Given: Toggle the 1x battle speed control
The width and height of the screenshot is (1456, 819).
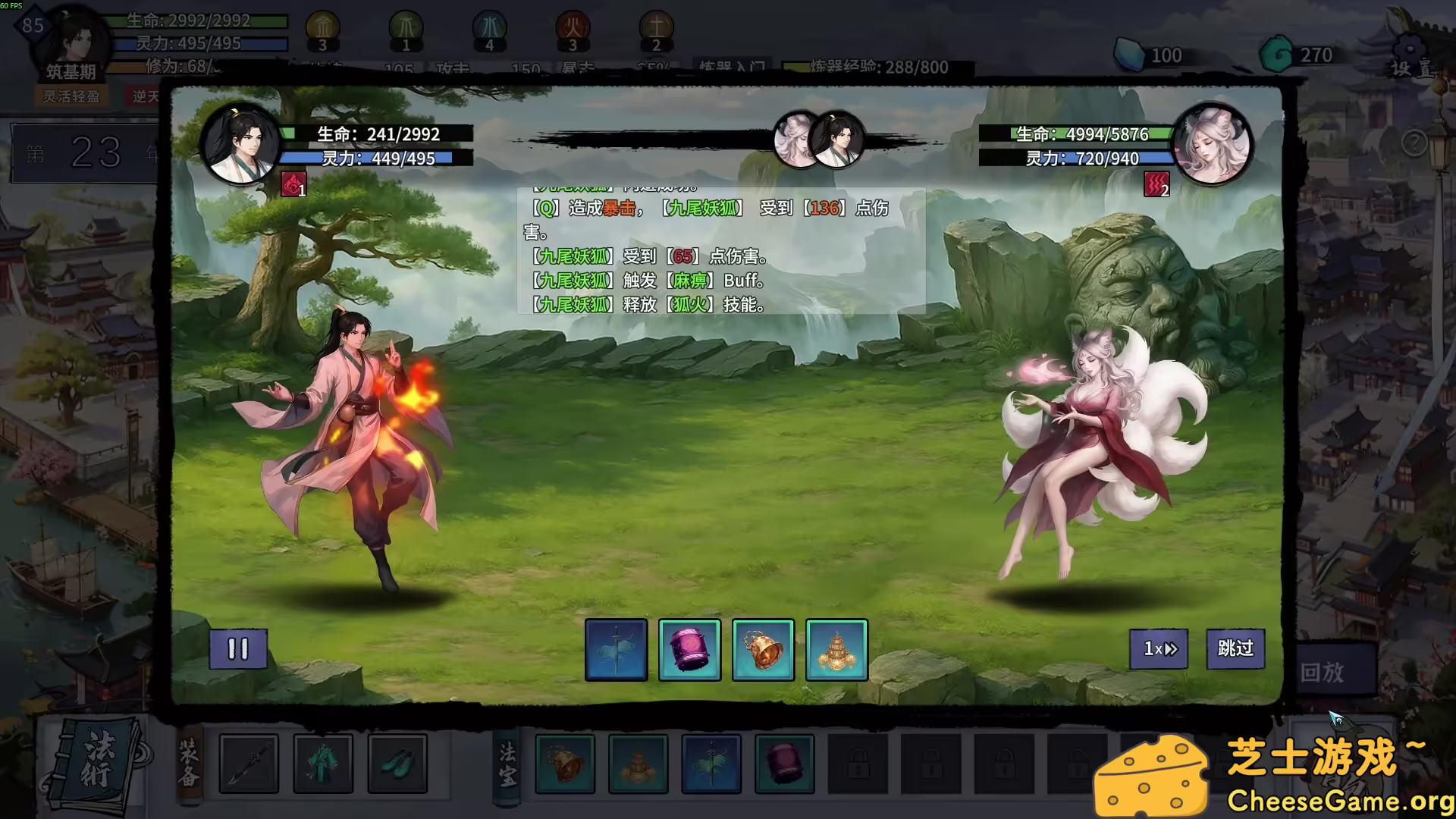Looking at the screenshot, I should 1158,650.
